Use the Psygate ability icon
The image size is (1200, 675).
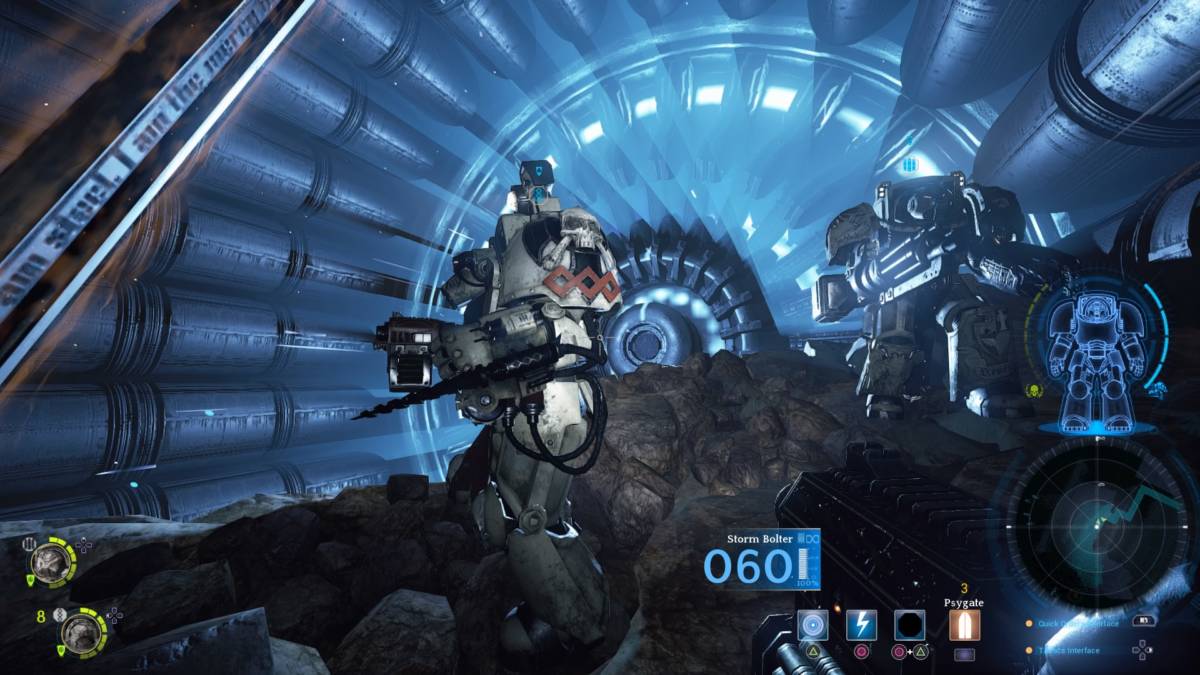pyautogui.click(x=964, y=624)
